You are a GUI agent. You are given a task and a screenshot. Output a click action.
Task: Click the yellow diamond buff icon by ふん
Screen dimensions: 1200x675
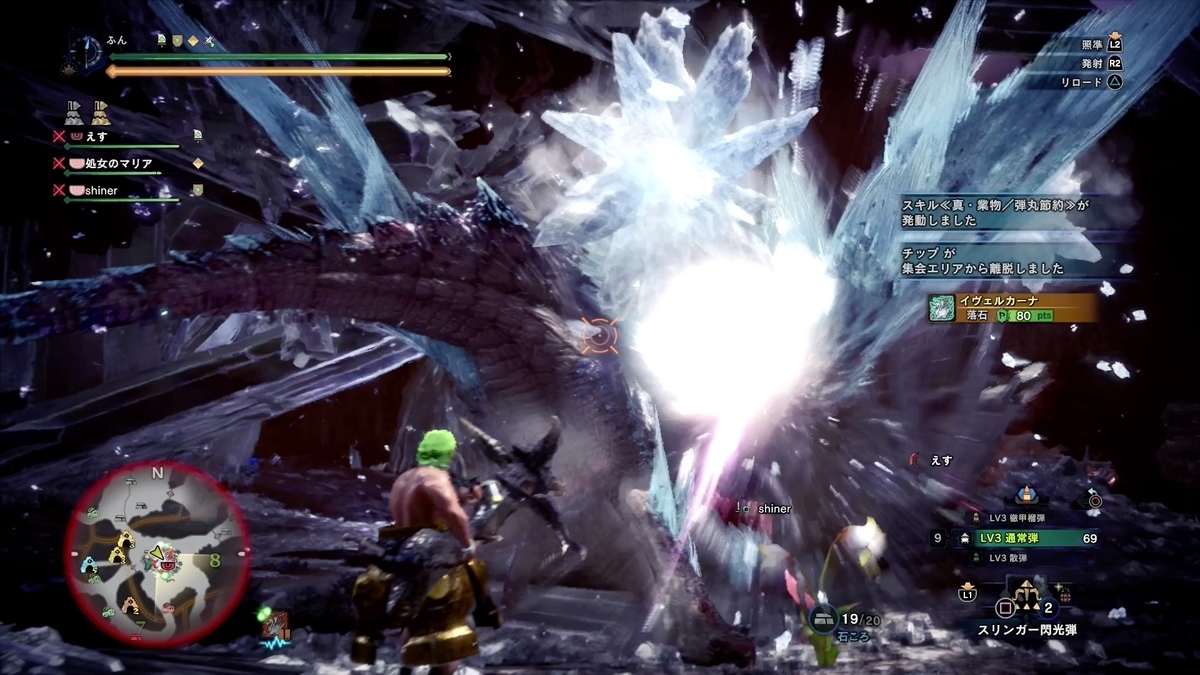tap(192, 40)
